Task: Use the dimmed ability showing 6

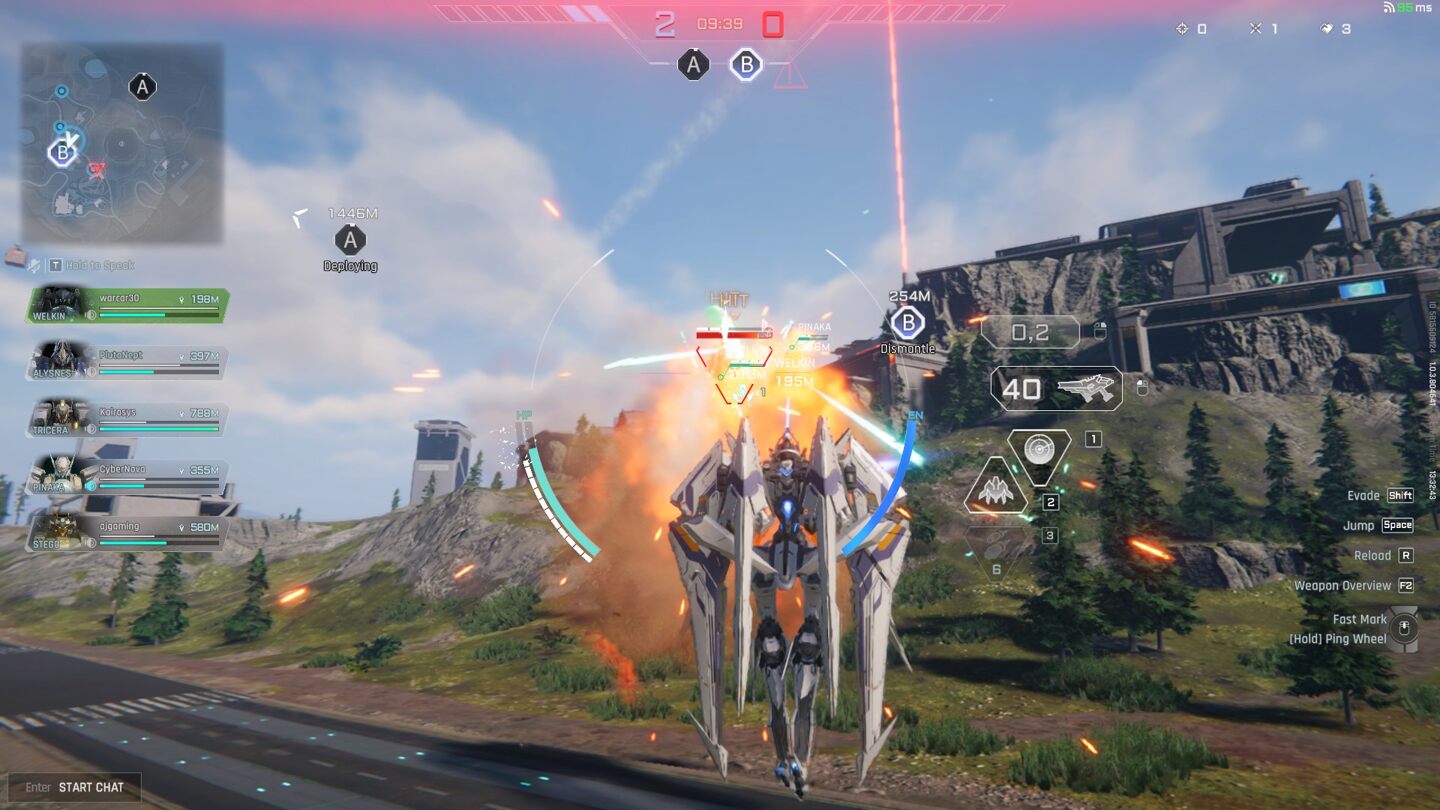Action: pos(996,554)
